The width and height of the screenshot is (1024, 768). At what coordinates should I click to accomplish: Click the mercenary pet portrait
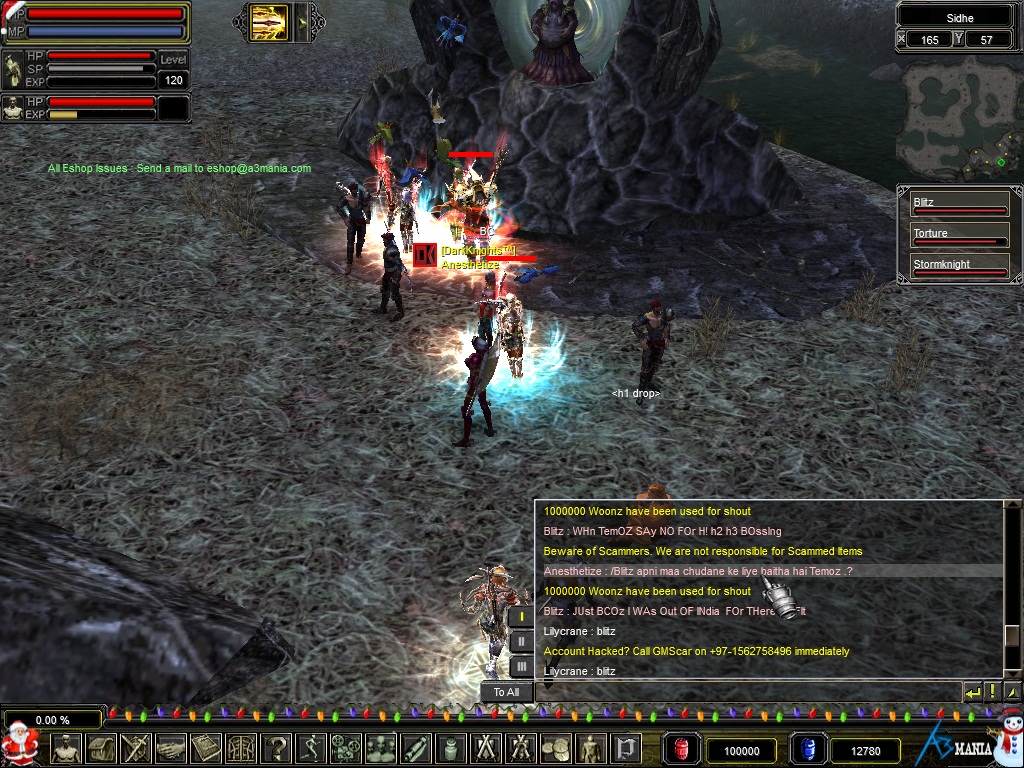click(13, 108)
